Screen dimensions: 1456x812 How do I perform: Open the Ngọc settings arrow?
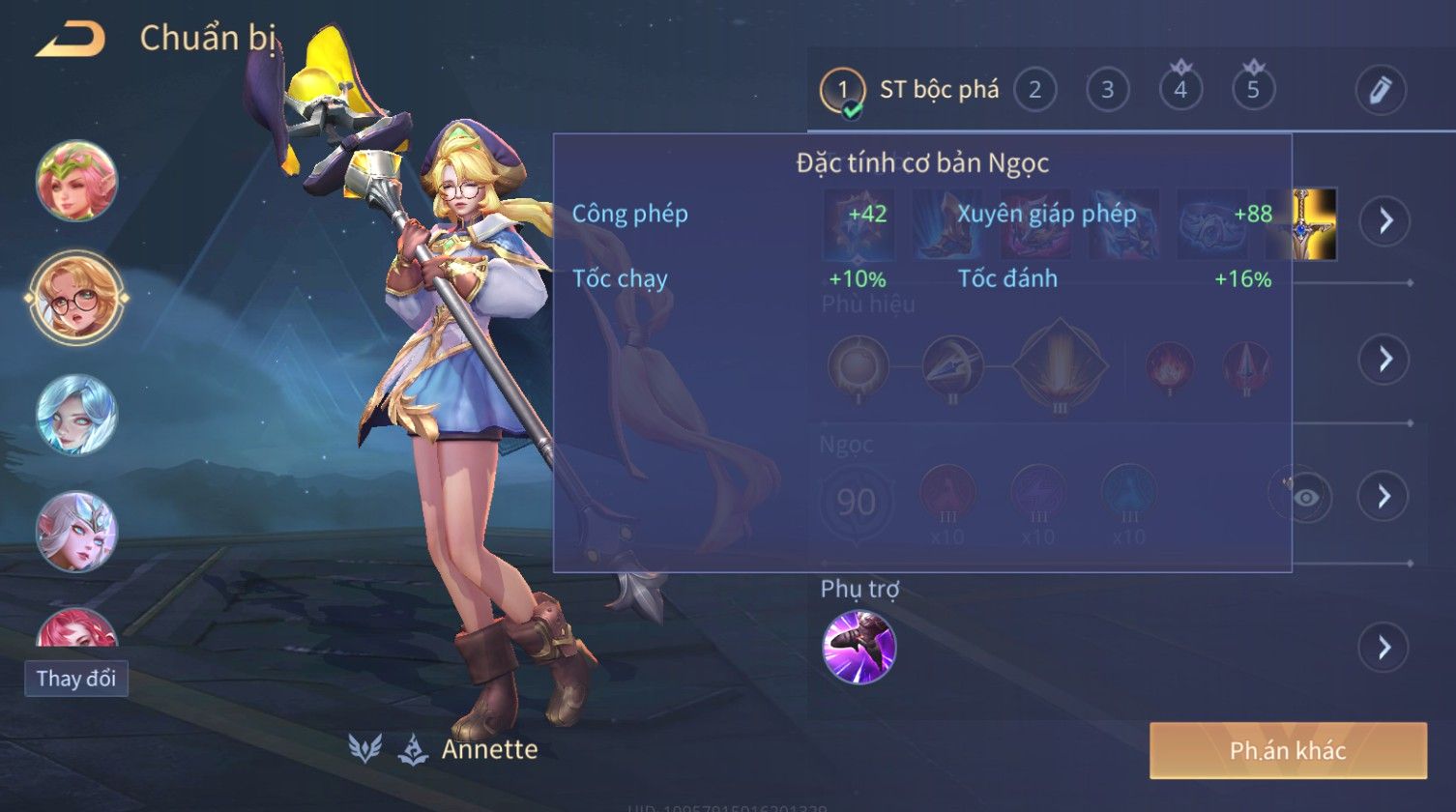coord(1384,496)
